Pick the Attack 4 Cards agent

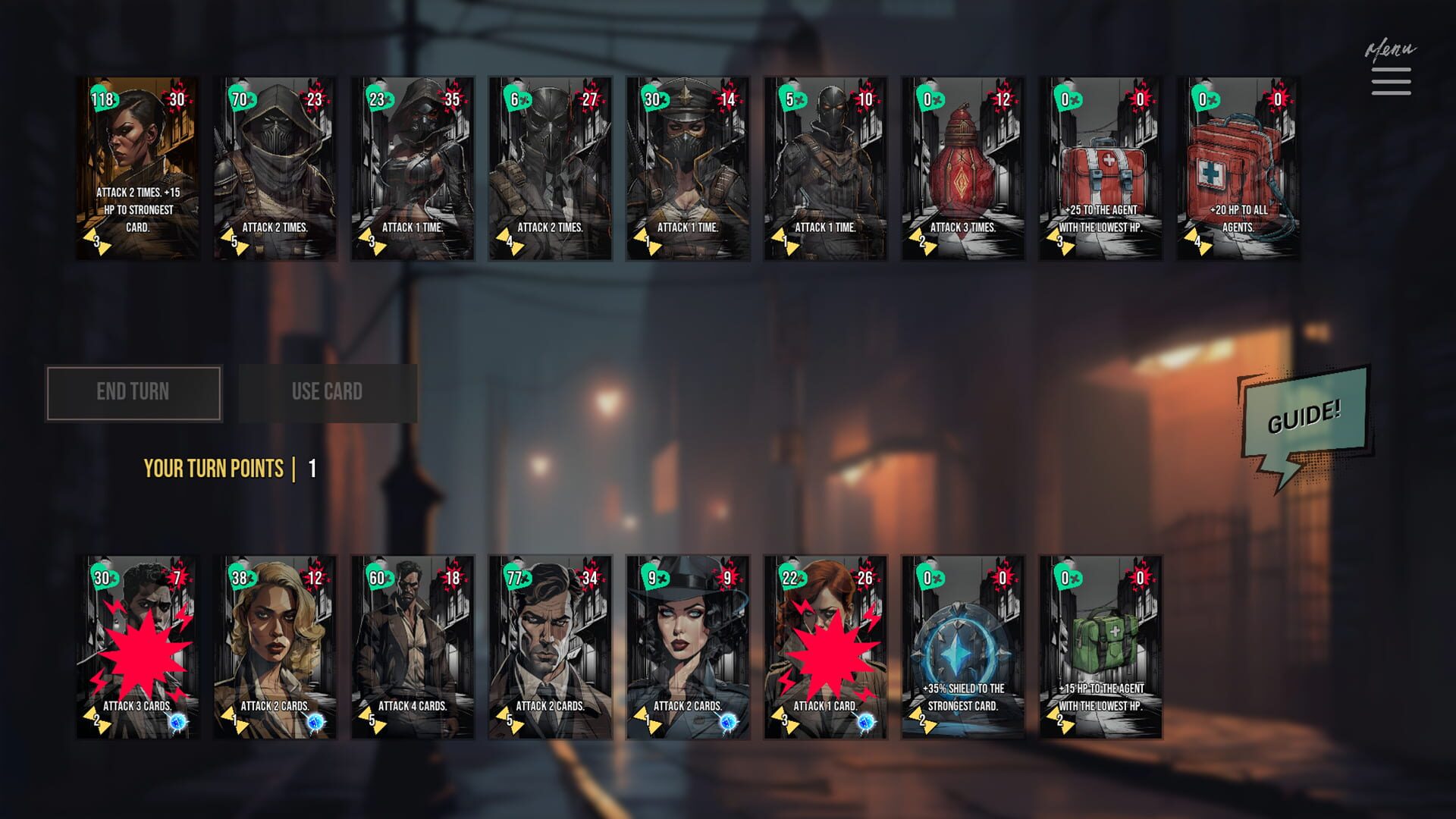click(x=413, y=647)
